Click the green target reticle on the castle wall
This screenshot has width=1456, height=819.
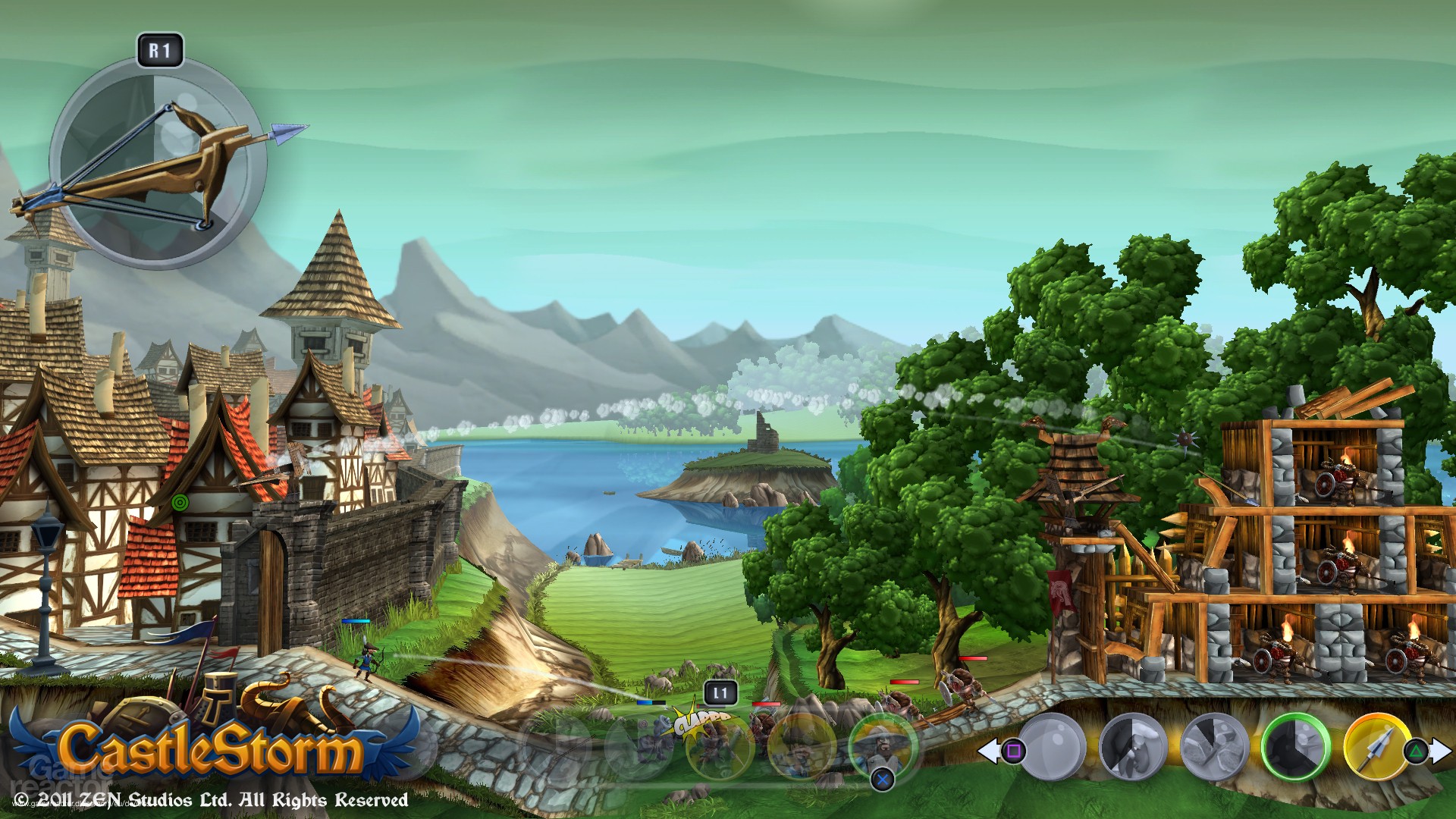coord(180,501)
